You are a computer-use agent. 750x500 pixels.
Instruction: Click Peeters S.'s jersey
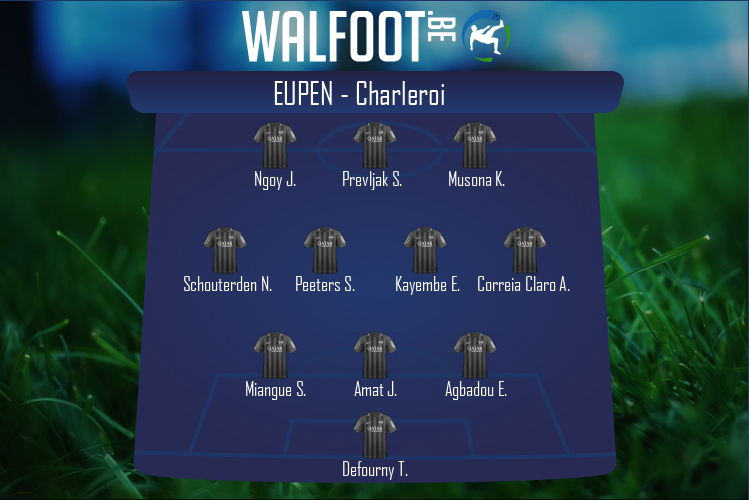(x=325, y=251)
